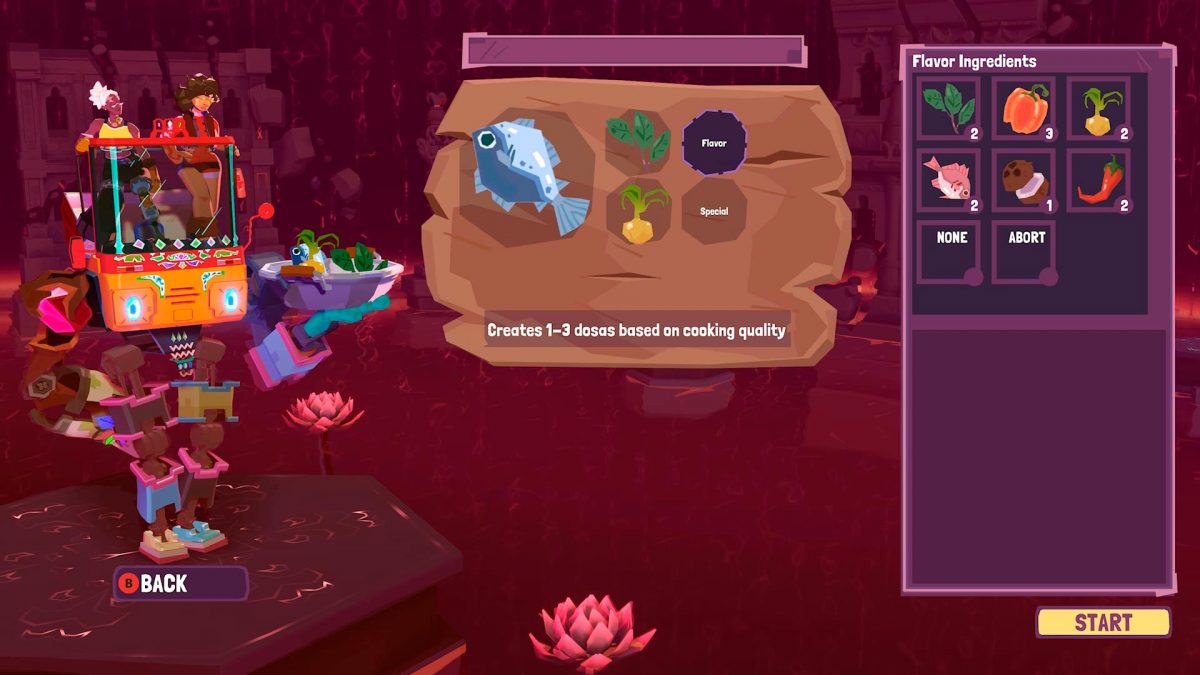Choose the orange bell pepper ingredient
This screenshot has width=1200, height=675.
point(1024,108)
